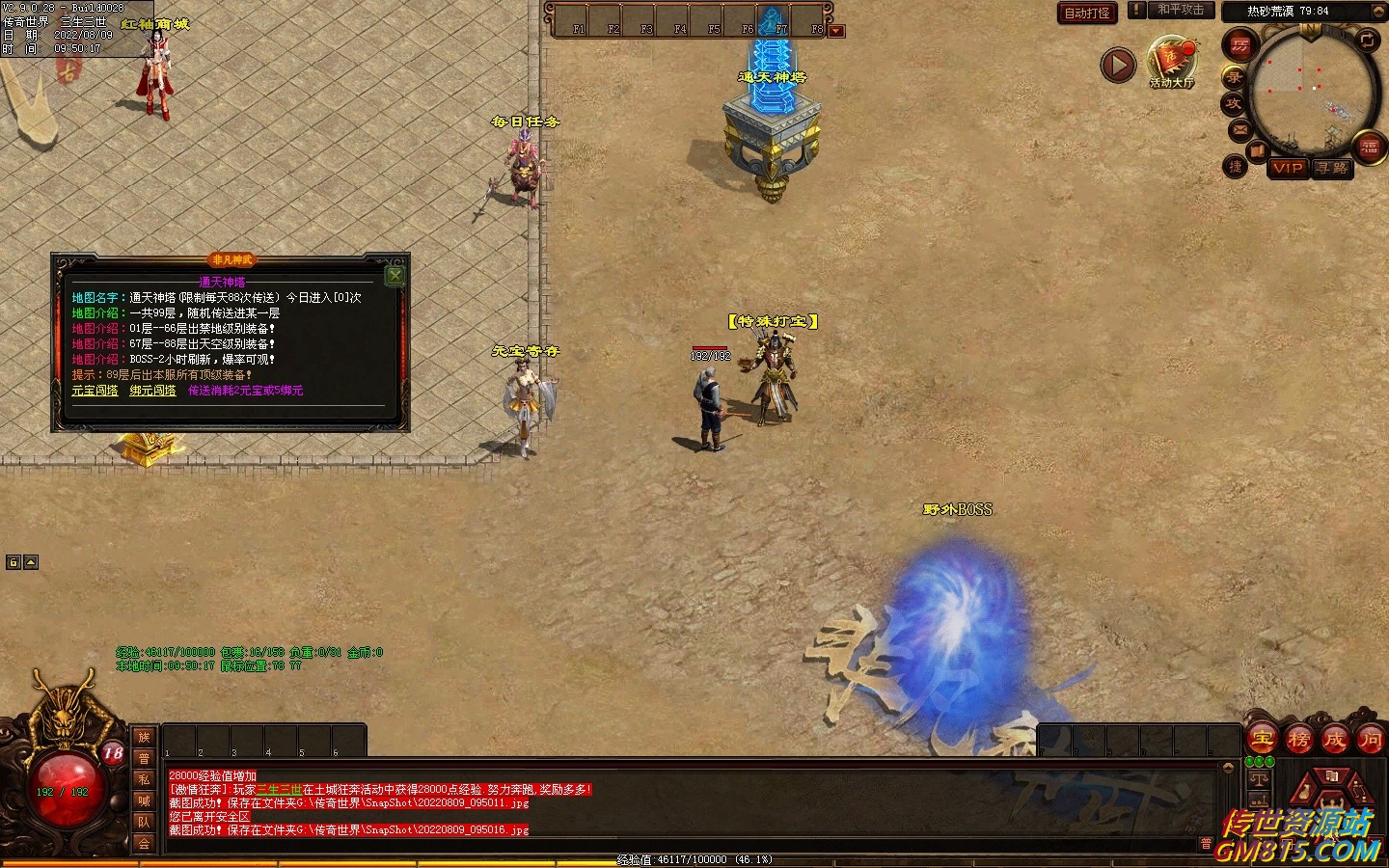Open the 成 achievements button
The height and width of the screenshot is (868, 1389).
[1334, 740]
